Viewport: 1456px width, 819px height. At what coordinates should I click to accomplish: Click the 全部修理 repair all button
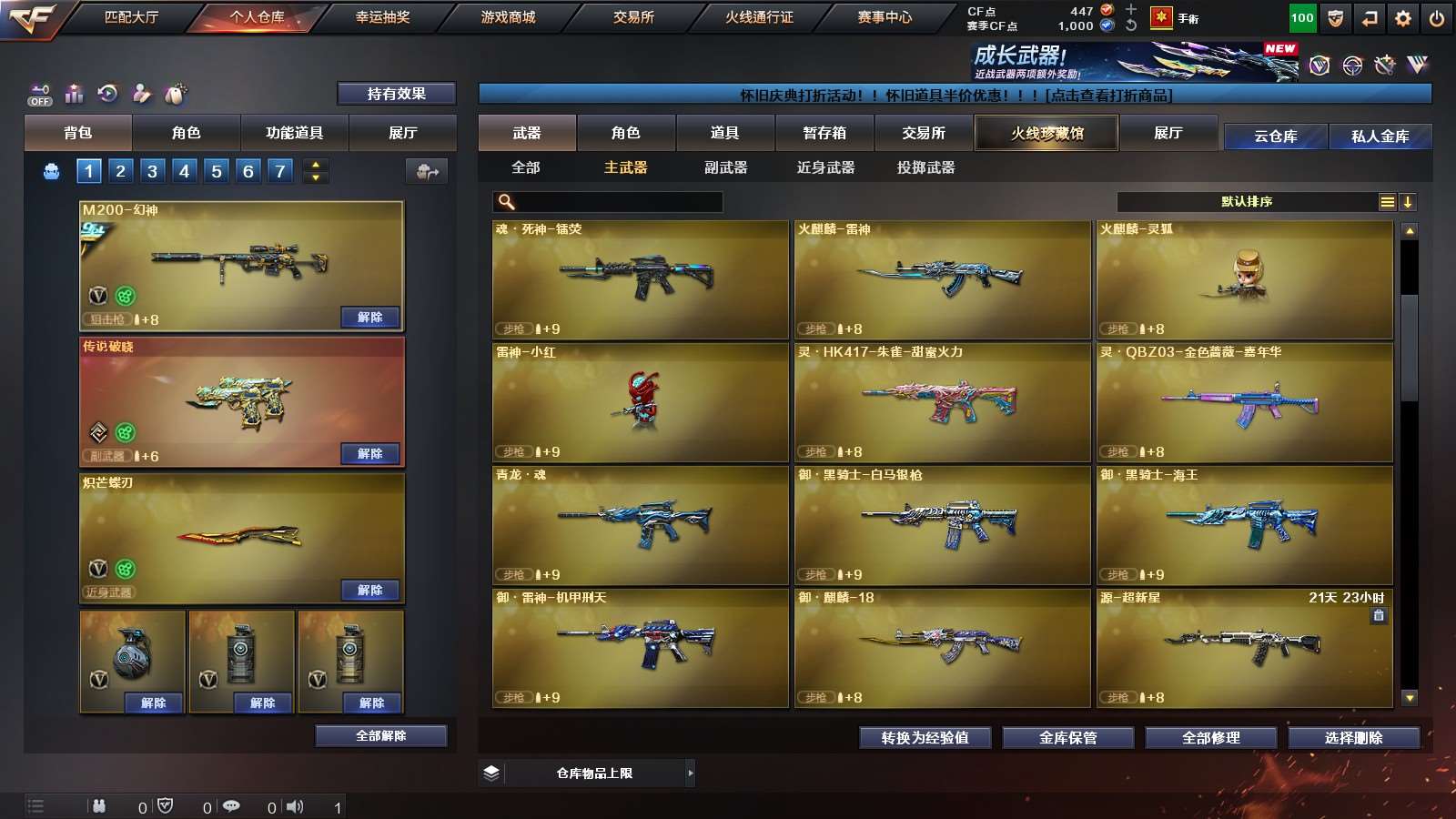click(x=1210, y=738)
